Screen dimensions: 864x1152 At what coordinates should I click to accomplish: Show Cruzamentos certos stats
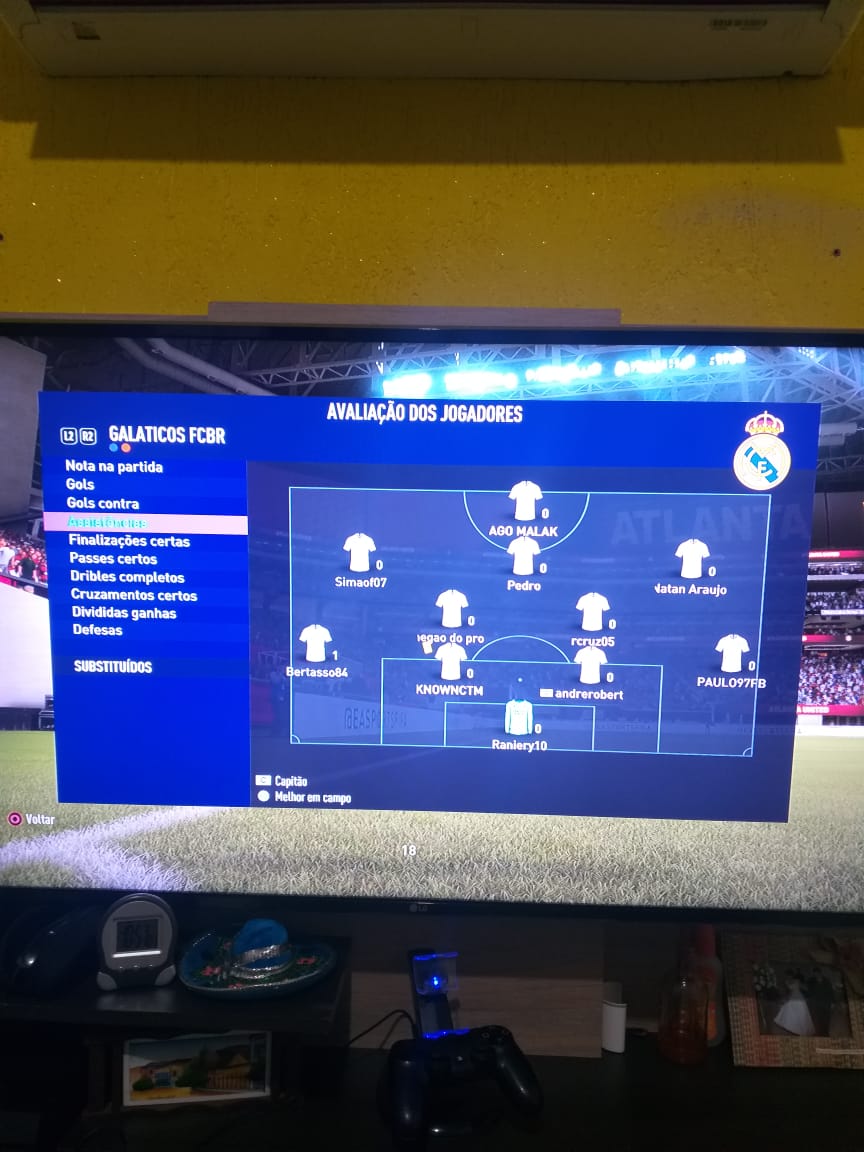133,595
